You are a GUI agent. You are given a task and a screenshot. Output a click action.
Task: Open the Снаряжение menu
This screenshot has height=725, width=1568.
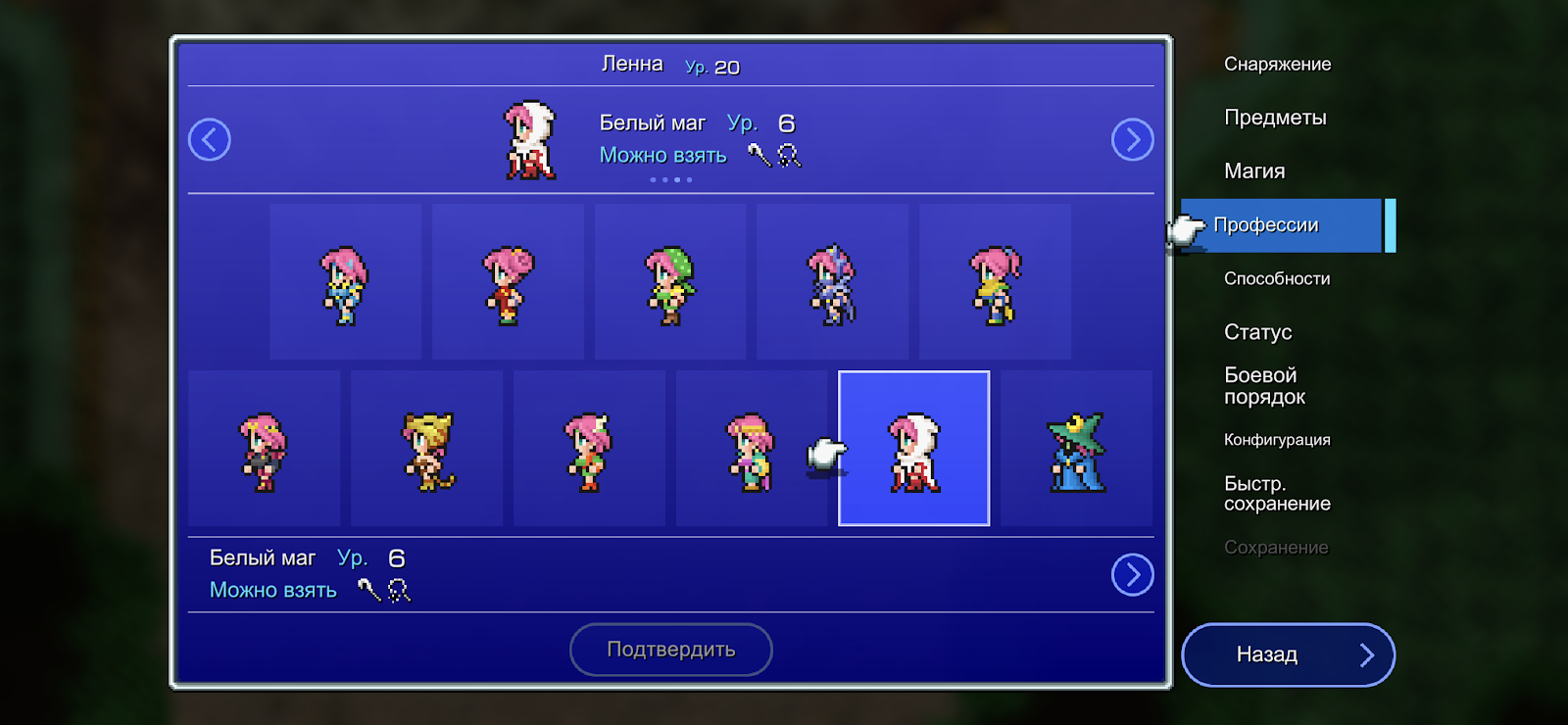(1277, 65)
